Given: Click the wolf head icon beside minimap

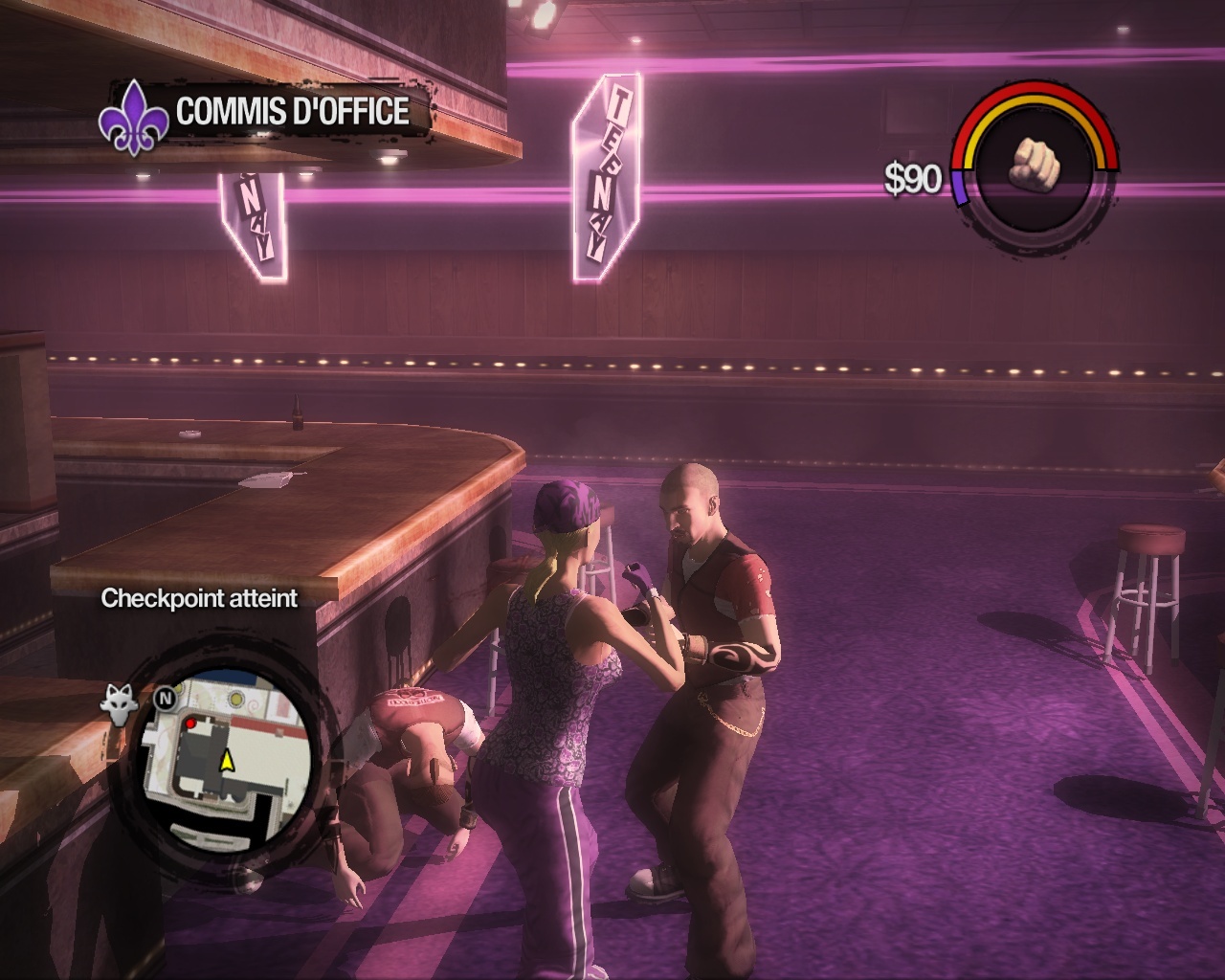Looking at the screenshot, I should tap(119, 703).
